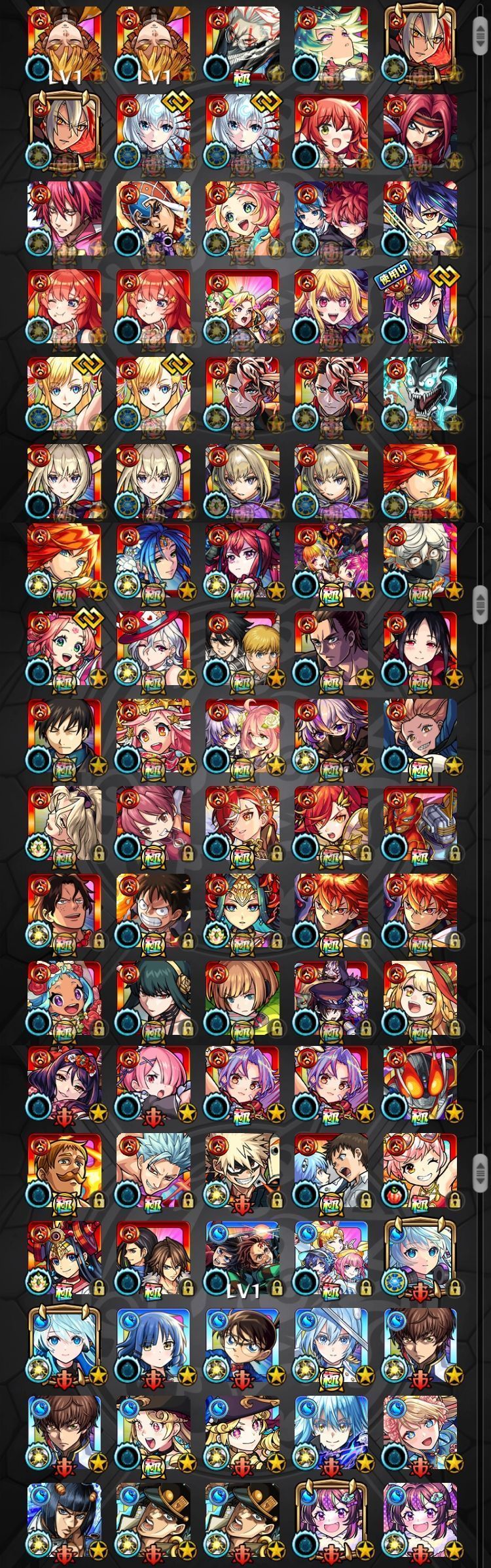Choose the dark-haired Yor character with headband
The width and height of the screenshot is (491, 1568).
tap(153, 997)
